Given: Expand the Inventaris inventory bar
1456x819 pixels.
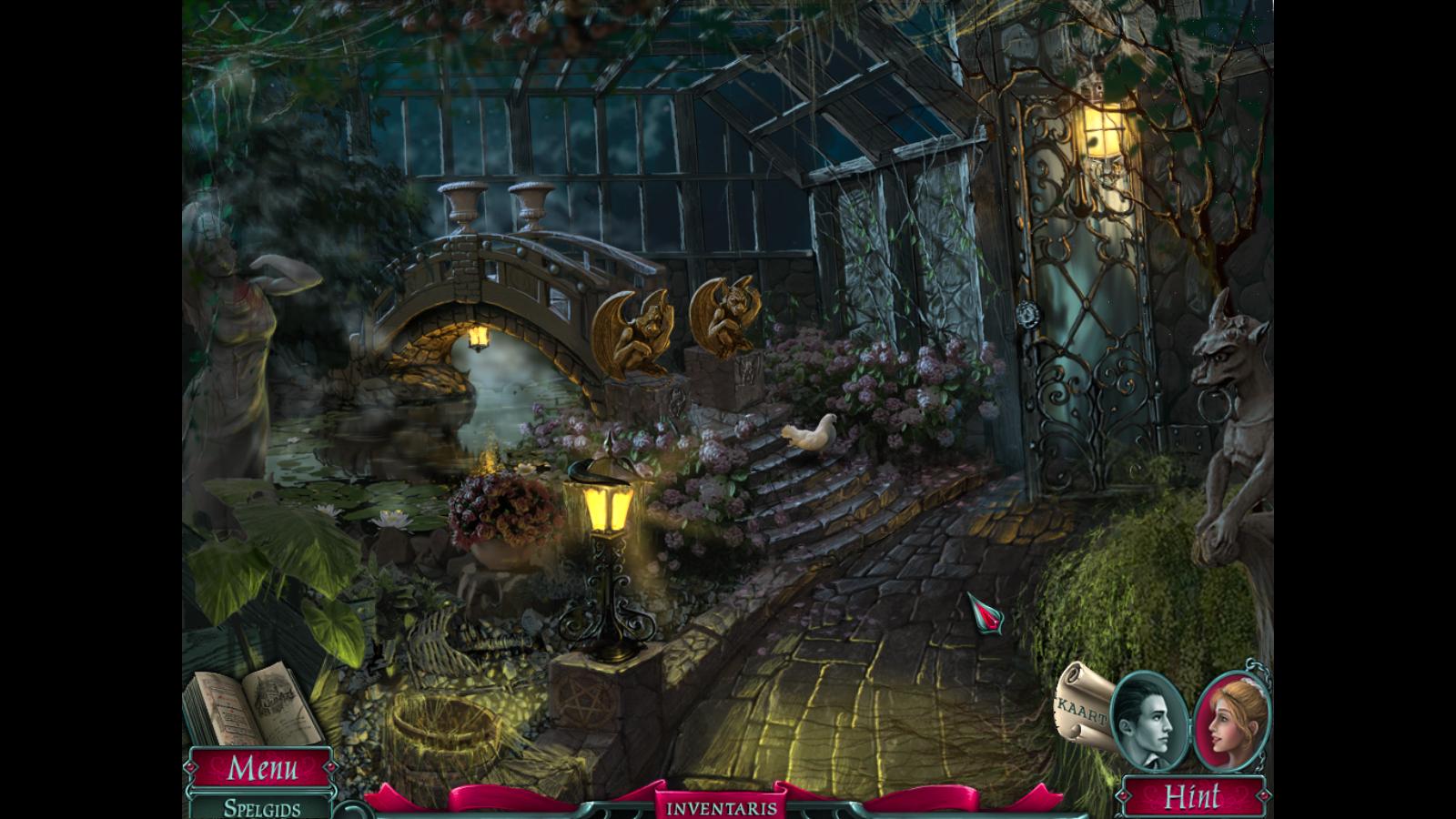Looking at the screenshot, I should tap(722, 807).
